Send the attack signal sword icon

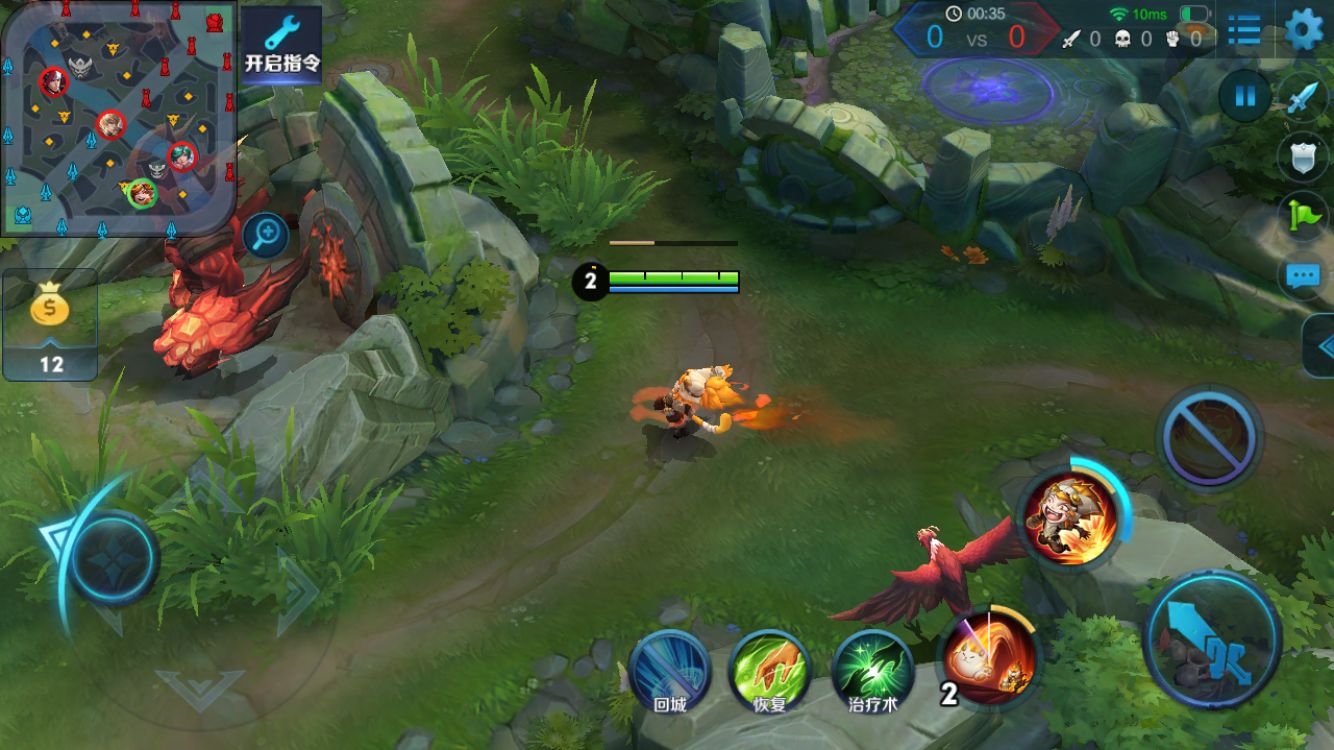click(x=1304, y=98)
